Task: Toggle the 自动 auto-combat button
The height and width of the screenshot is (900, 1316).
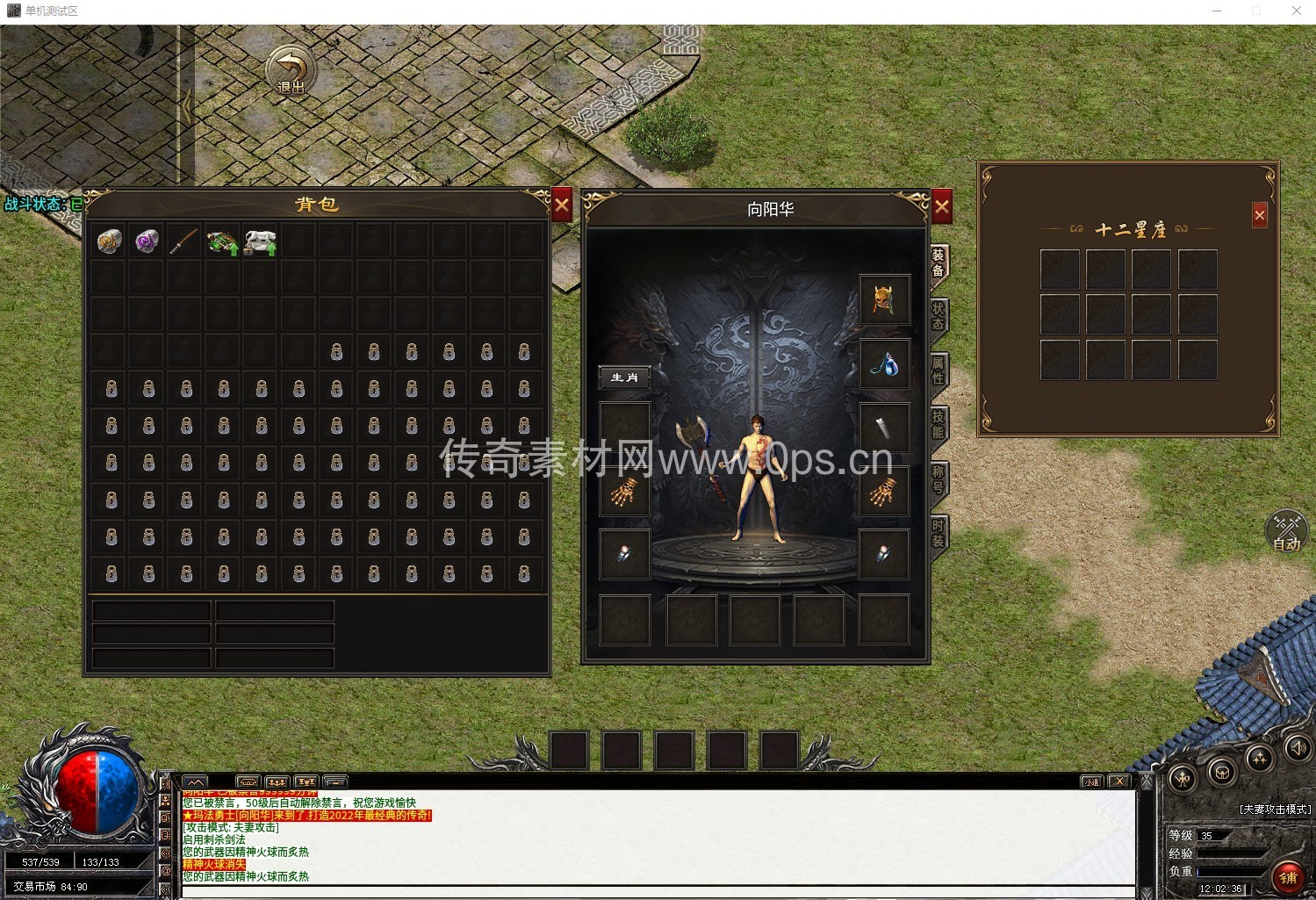Action: pos(1286,531)
